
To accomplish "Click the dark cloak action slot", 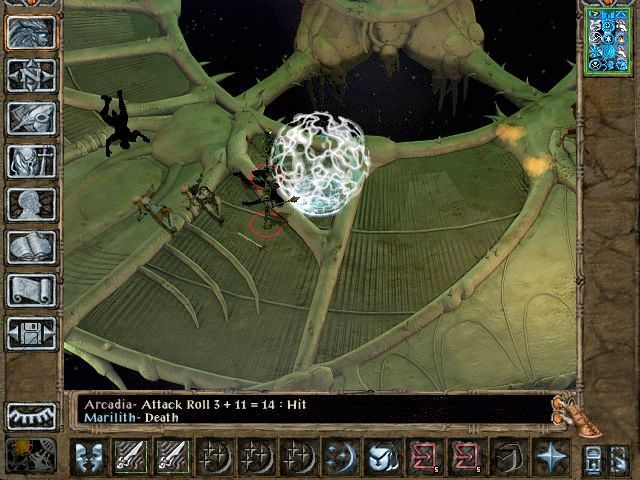I will tap(511, 457).
